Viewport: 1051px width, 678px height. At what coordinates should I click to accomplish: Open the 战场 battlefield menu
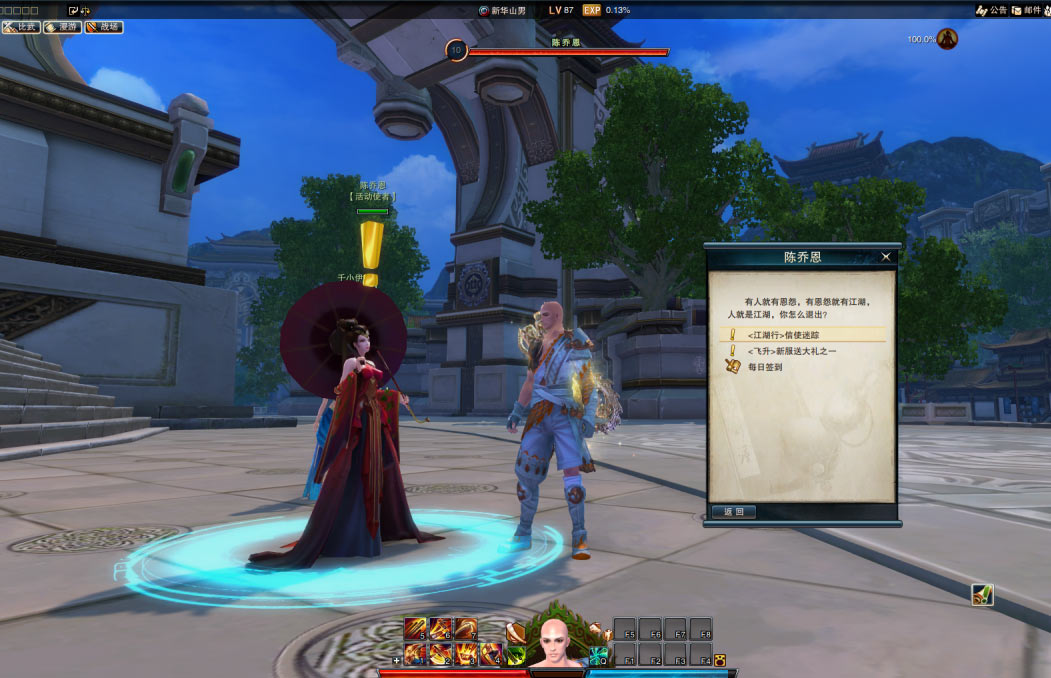point(104,27)
